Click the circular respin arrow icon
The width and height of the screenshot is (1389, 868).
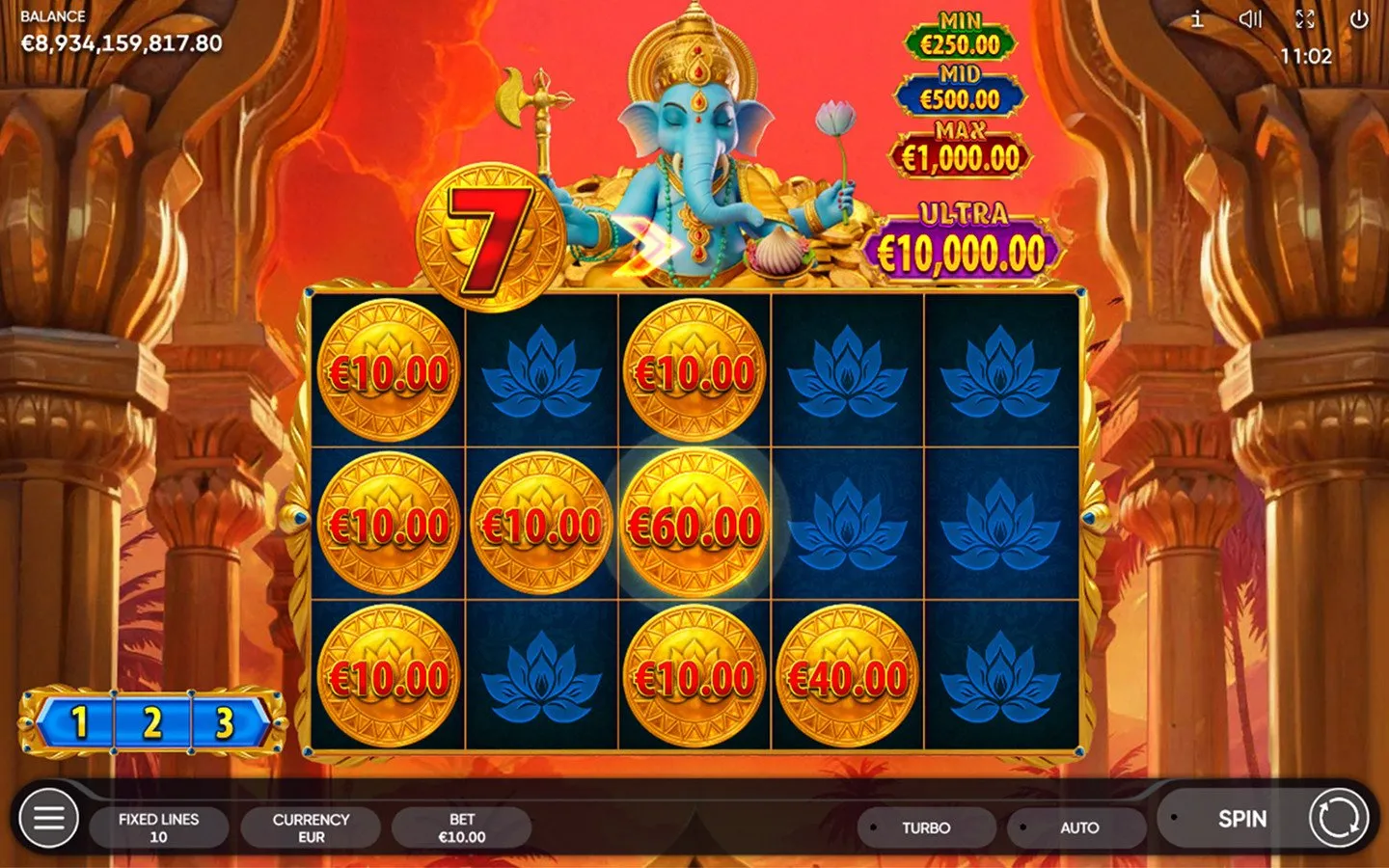(1341, 819)
